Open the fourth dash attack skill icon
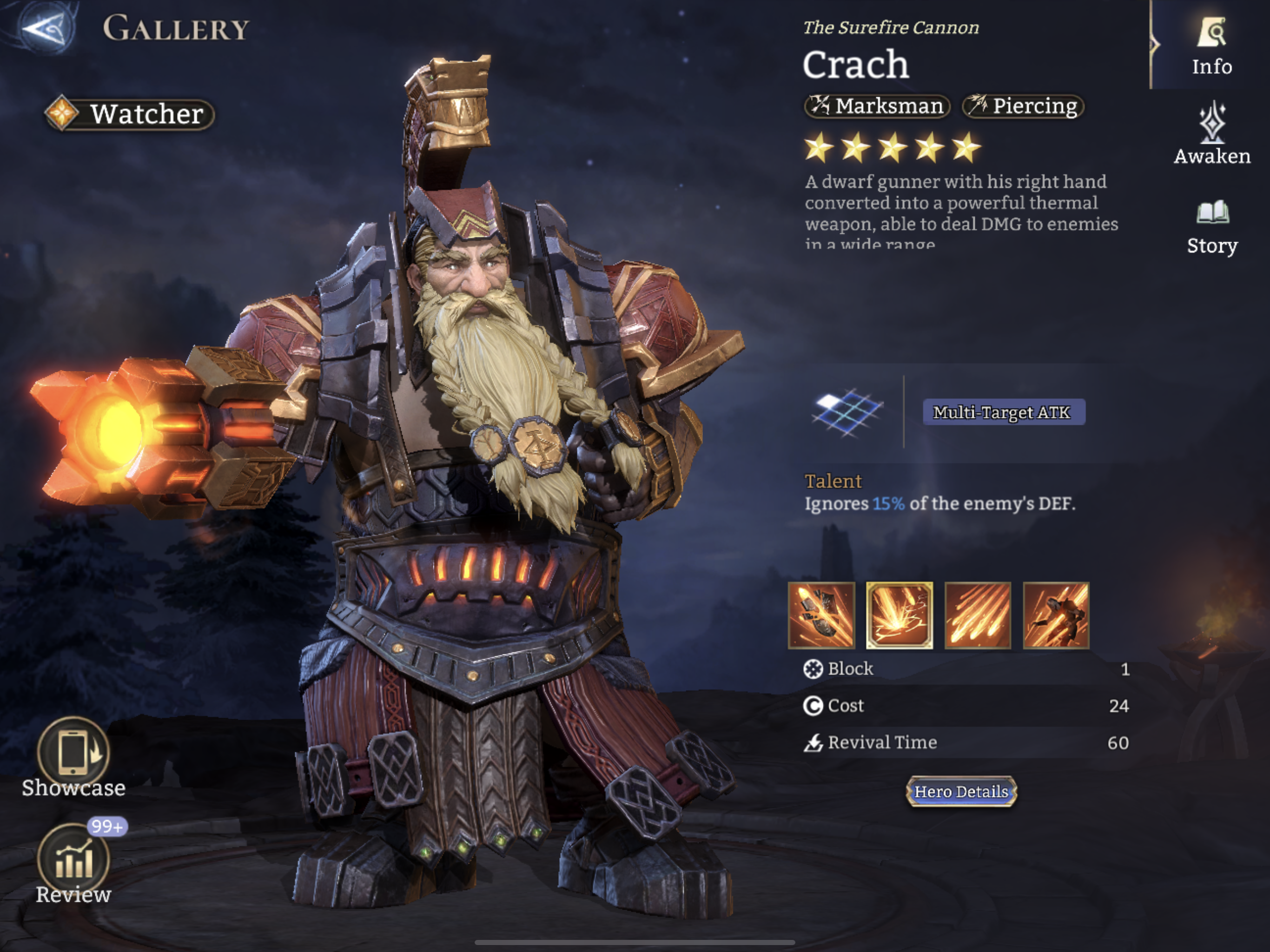Viewport: 1270px width, 952px height. [x=1056, y=615]
